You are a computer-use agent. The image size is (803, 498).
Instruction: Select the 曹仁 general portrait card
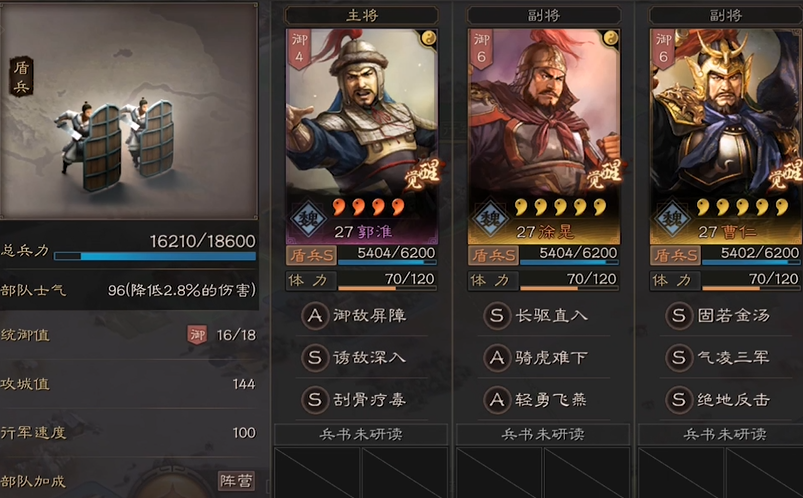coord(725,120)
